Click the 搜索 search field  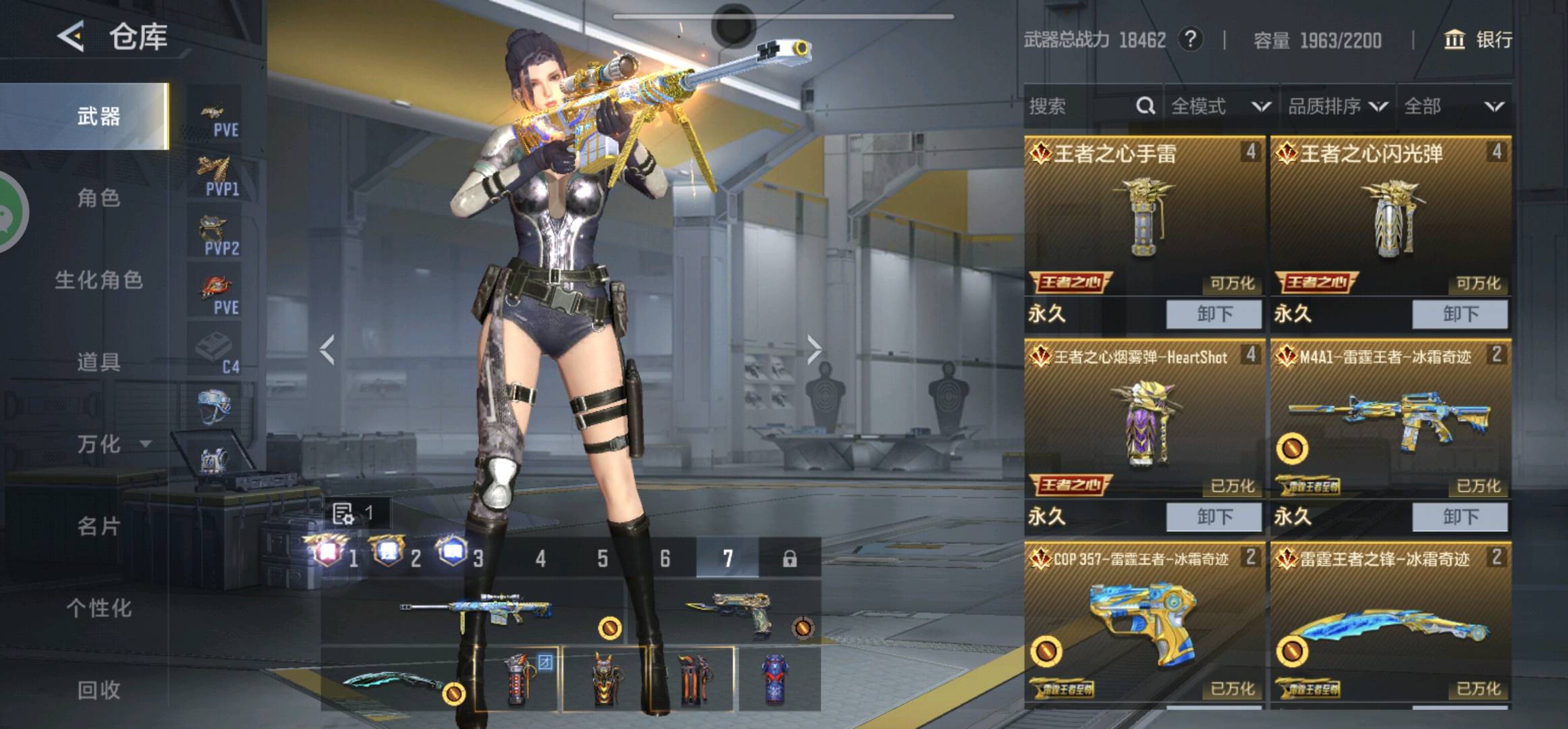click(x=1080, y=106)
